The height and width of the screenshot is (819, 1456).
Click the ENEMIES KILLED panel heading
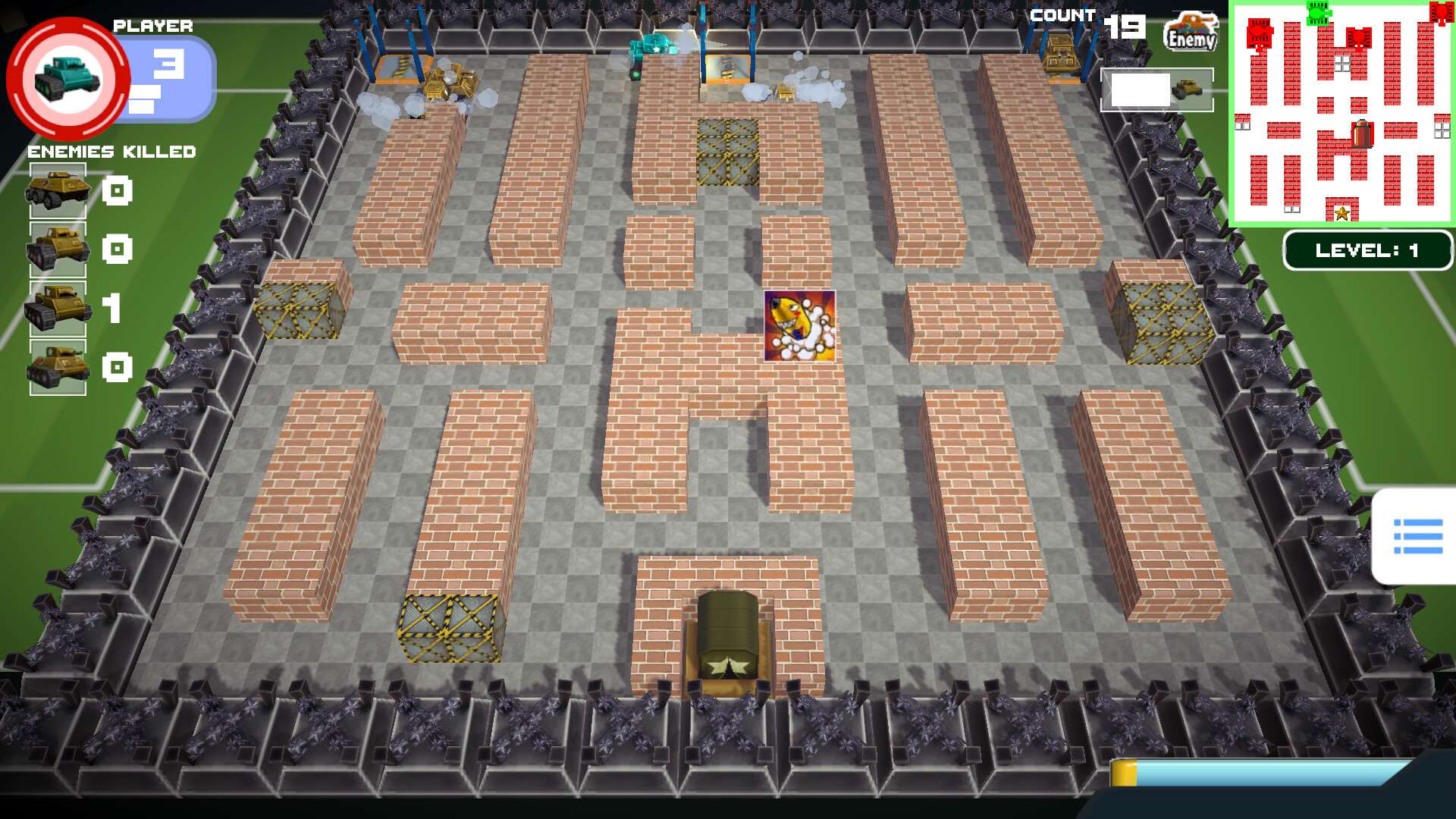pos(112,152)
